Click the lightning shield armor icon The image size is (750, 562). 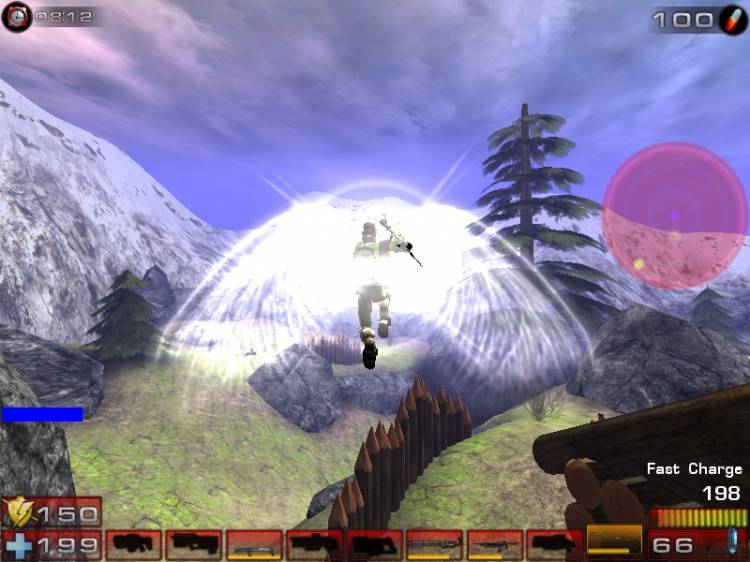[17, 513]
